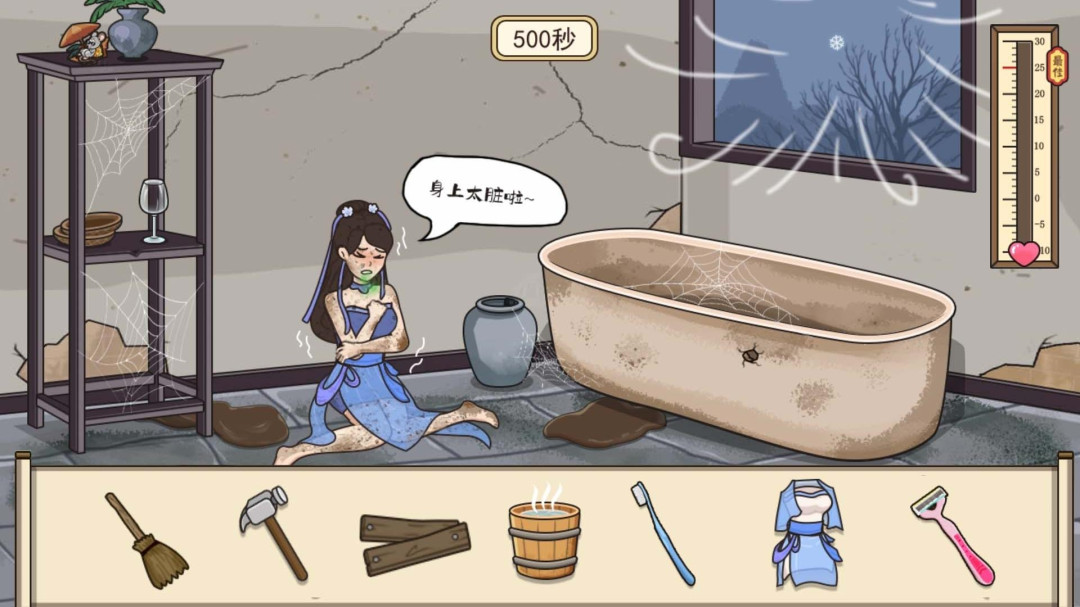Select the broom in the item bar
This screenshot has width=1080, height=607.
pos(147,539)
